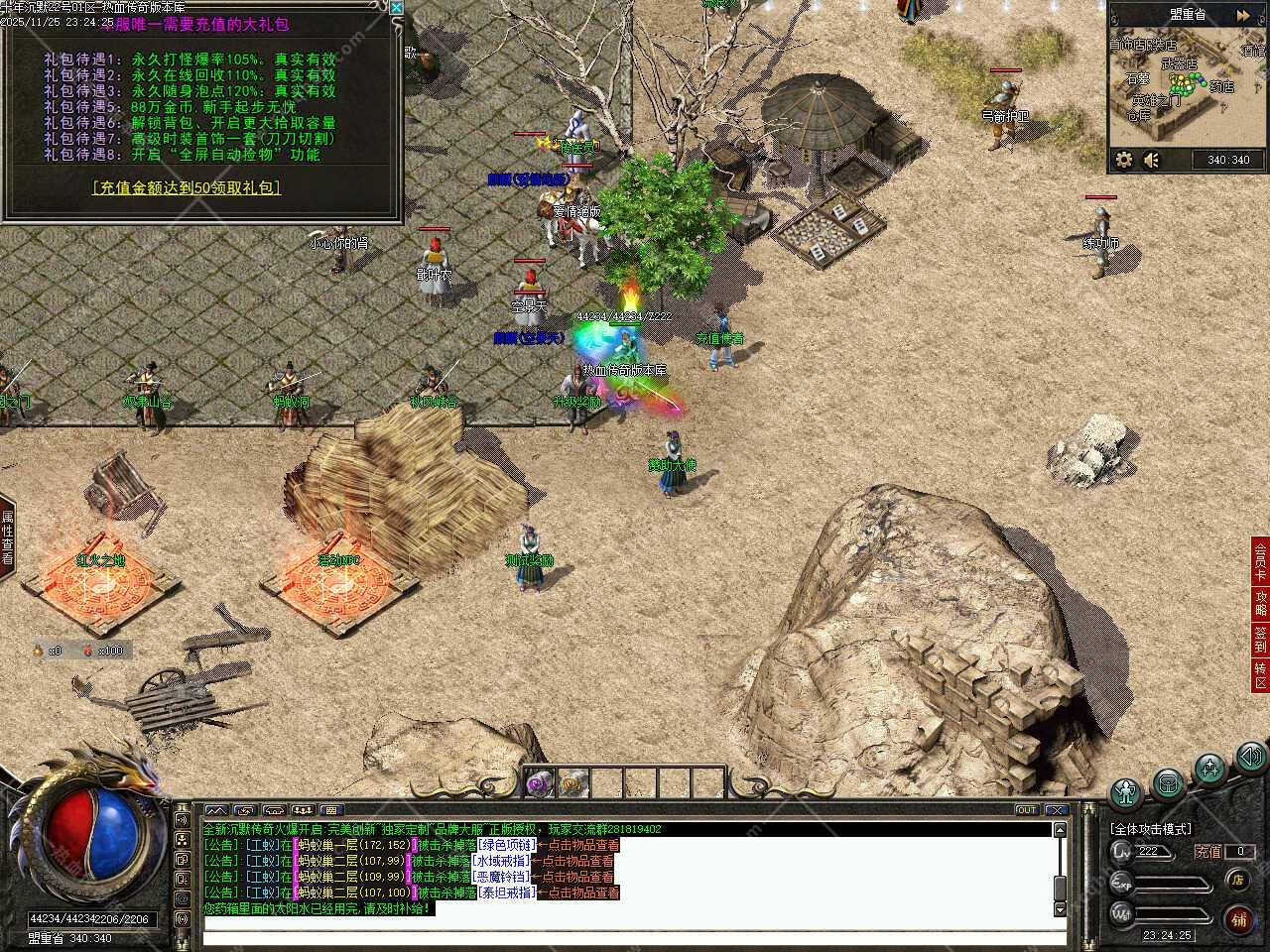Open the skills button with sparkle stars
Viewport: 1270px width, 952px height.
[1210, 769]
